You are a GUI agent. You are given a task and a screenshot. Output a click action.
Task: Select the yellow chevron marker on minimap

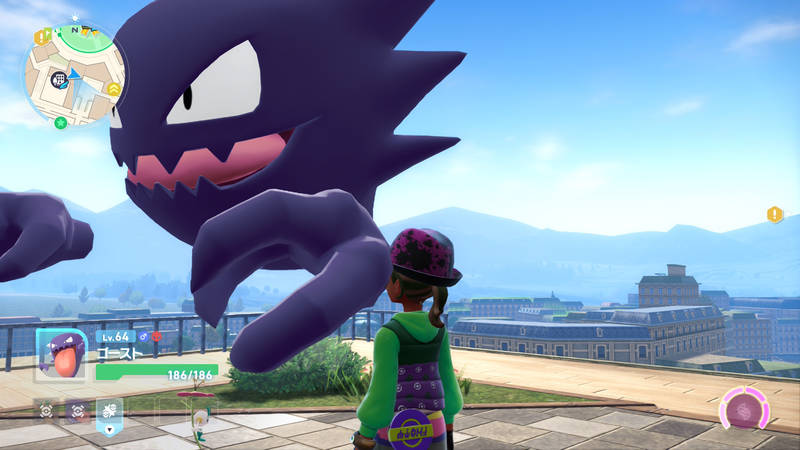[x=114, y=89]
